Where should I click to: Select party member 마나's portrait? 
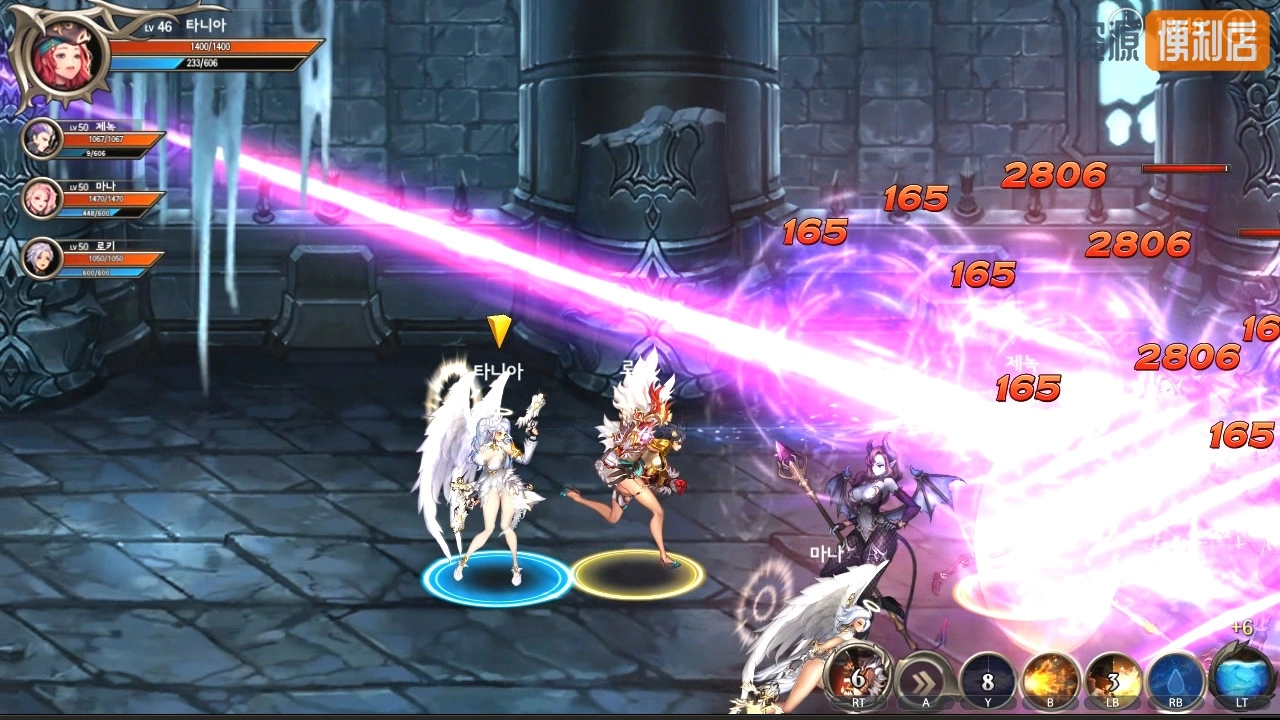42,198
